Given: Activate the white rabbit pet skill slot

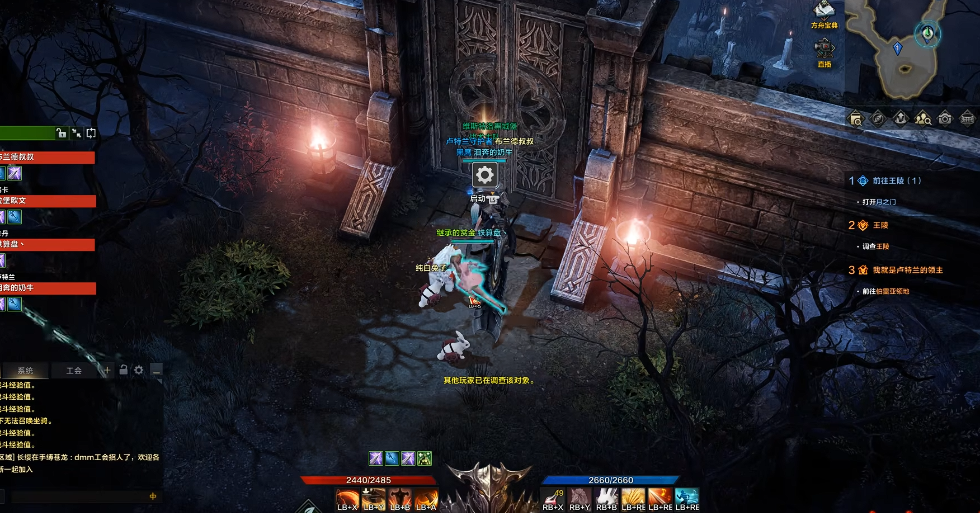Looking at the screenshot, I should coord(606,497).
